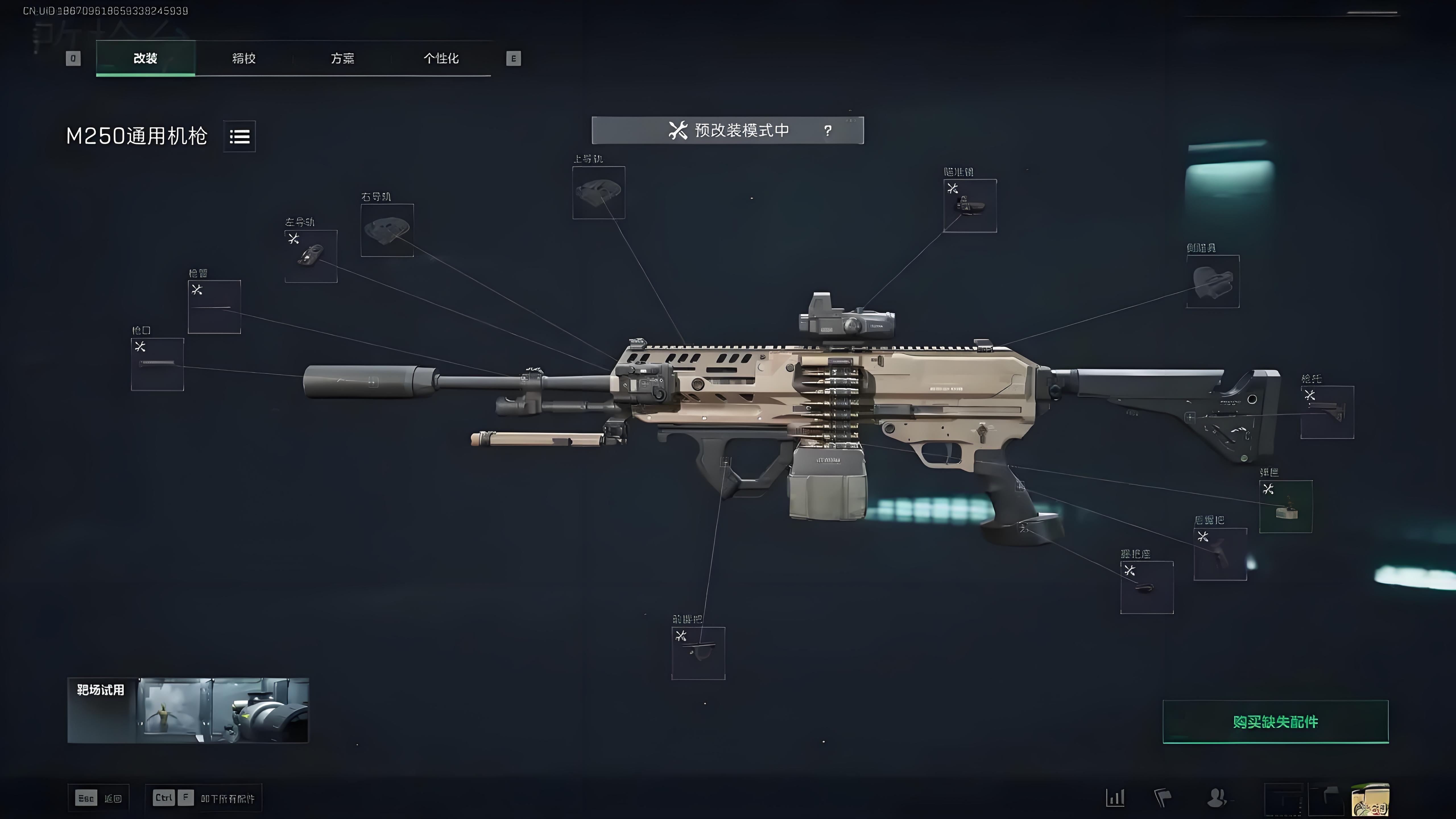The width and height of the screenshot is (1456, 819).
Task: Click the 购买缺失配件 button
Action: 1275,722
